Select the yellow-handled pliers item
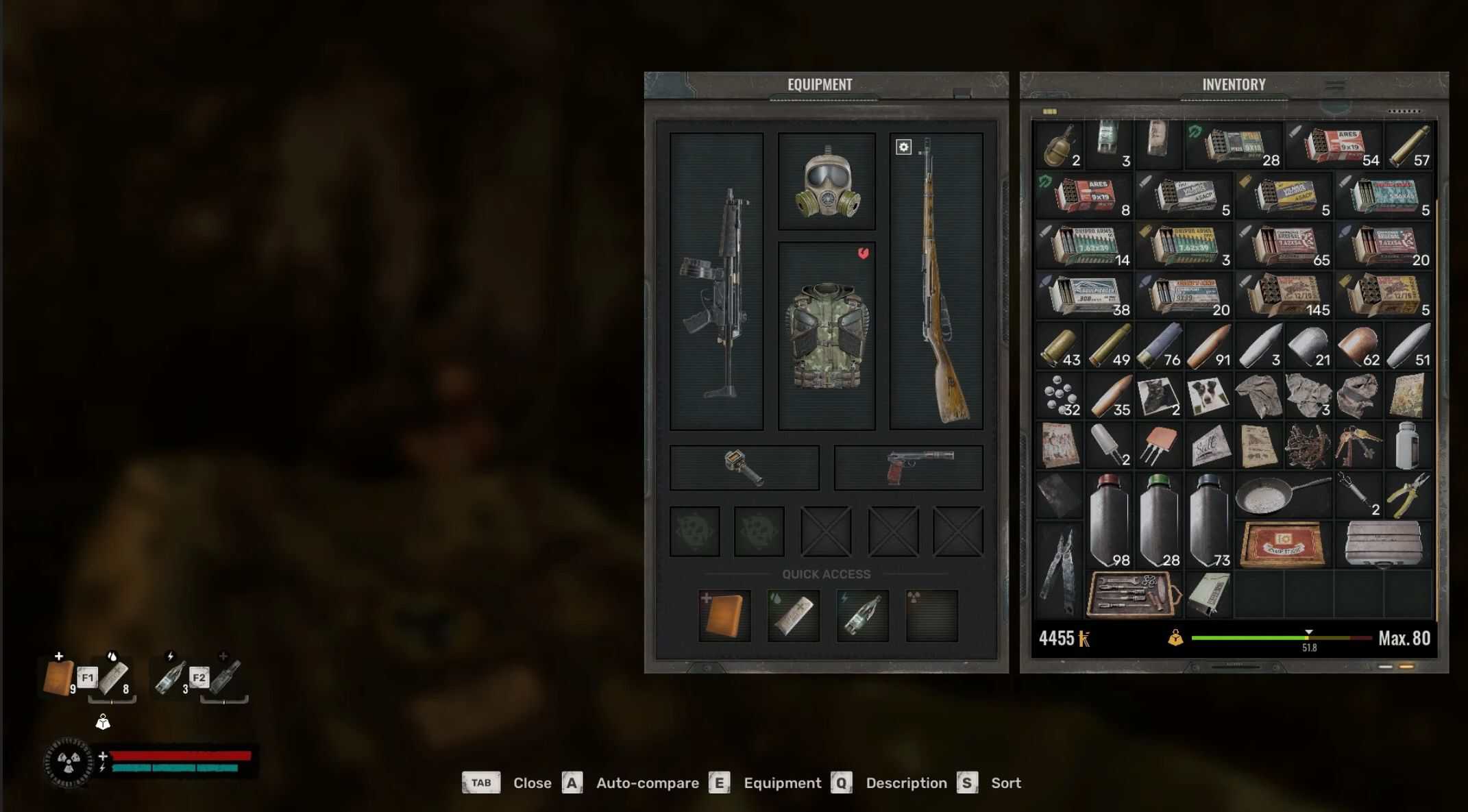The width and height of the screenshot is (1468, 812). (1408, 495)
